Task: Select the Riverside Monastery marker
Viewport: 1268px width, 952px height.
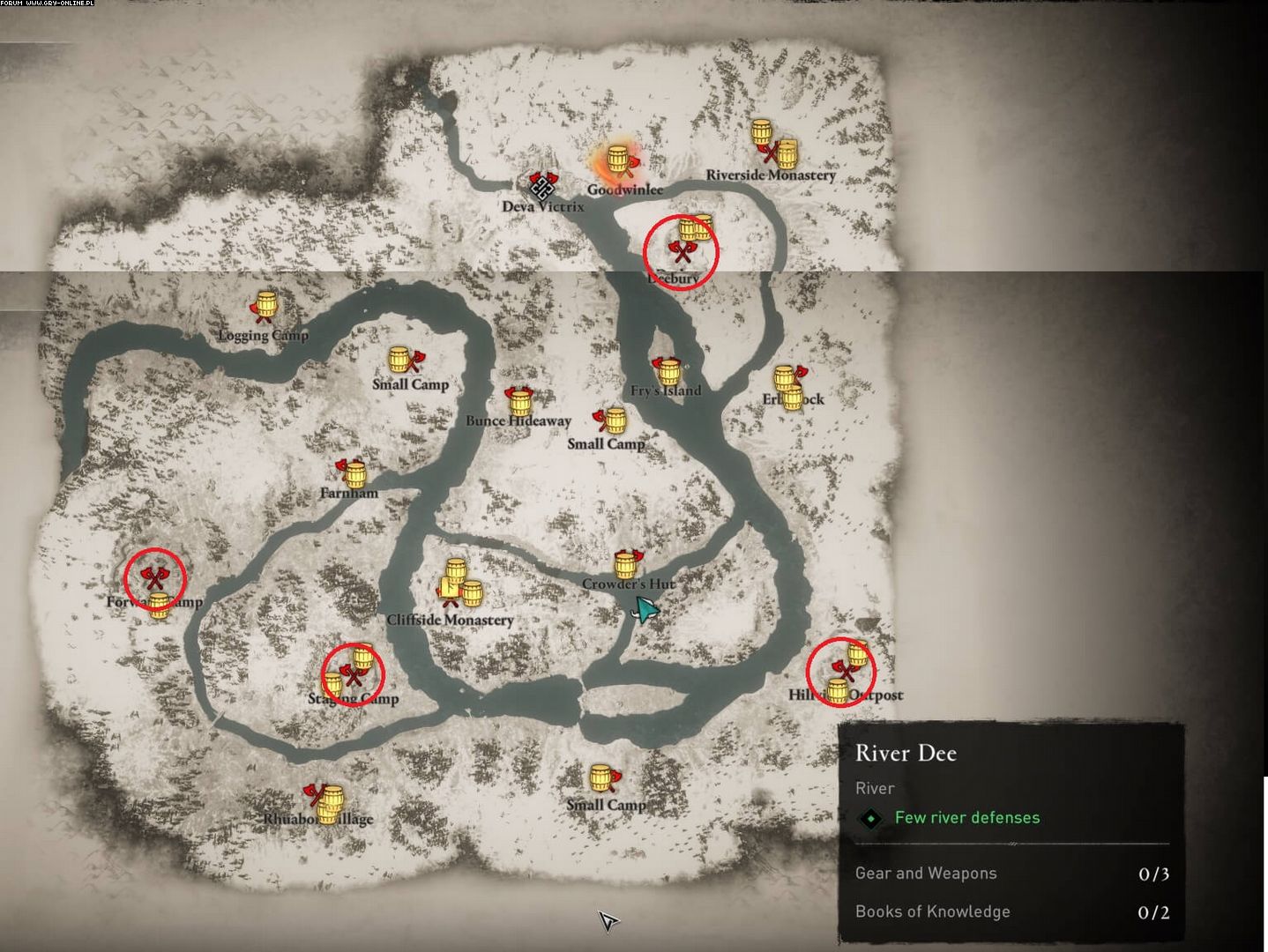Action: pyautogui.click(x=773, y=145)
